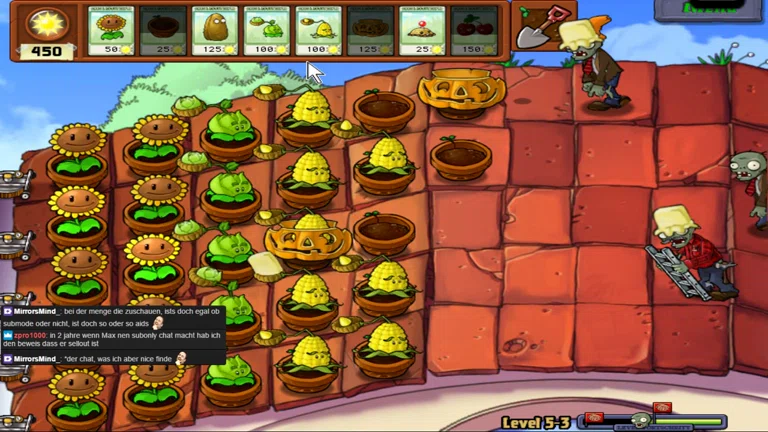Image resolution: width=768 pixels, height=432 pixels.
Task: Pick the Potato Mine seed packet
Action: coord(423,31)
